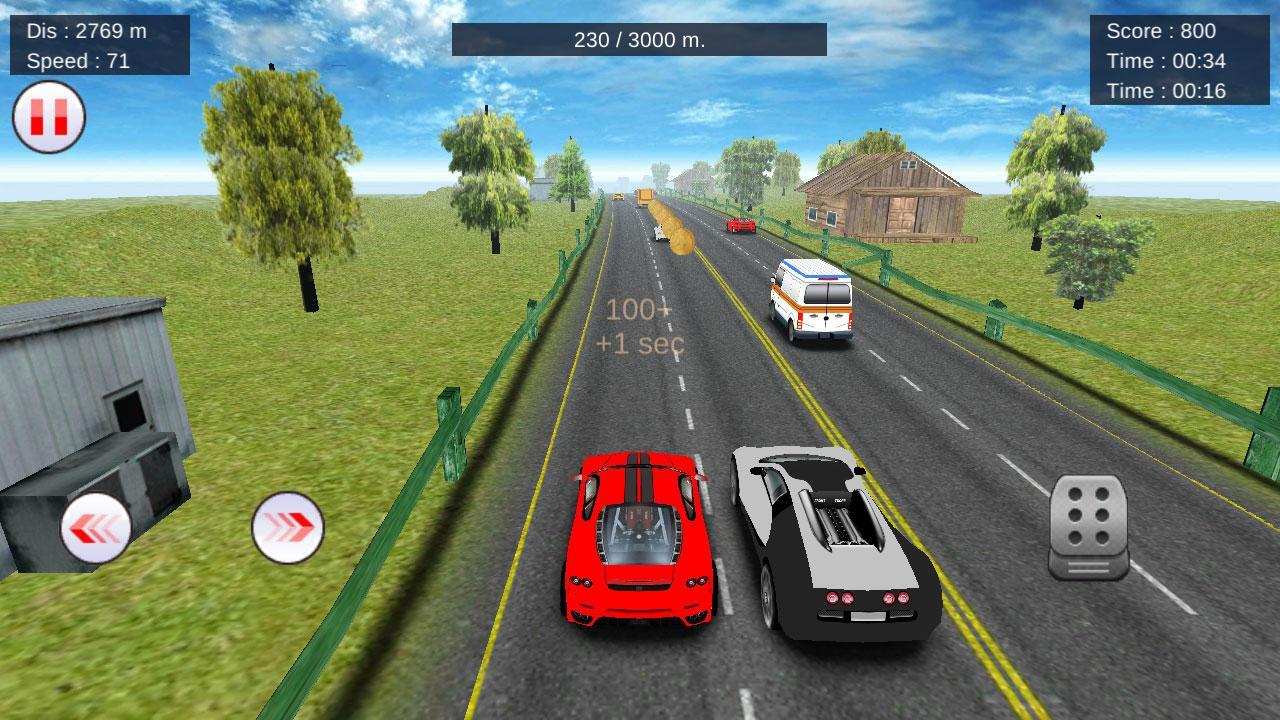Tap the floating gold coins ahead
Viewport: 1280px width, 720px height.
pyautogui.click(x=672, y=230)
